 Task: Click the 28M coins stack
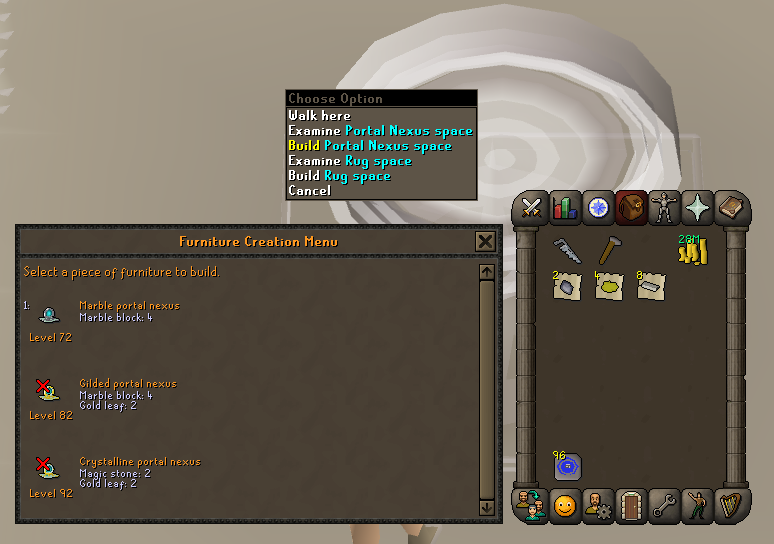click(x=692, y=251)
